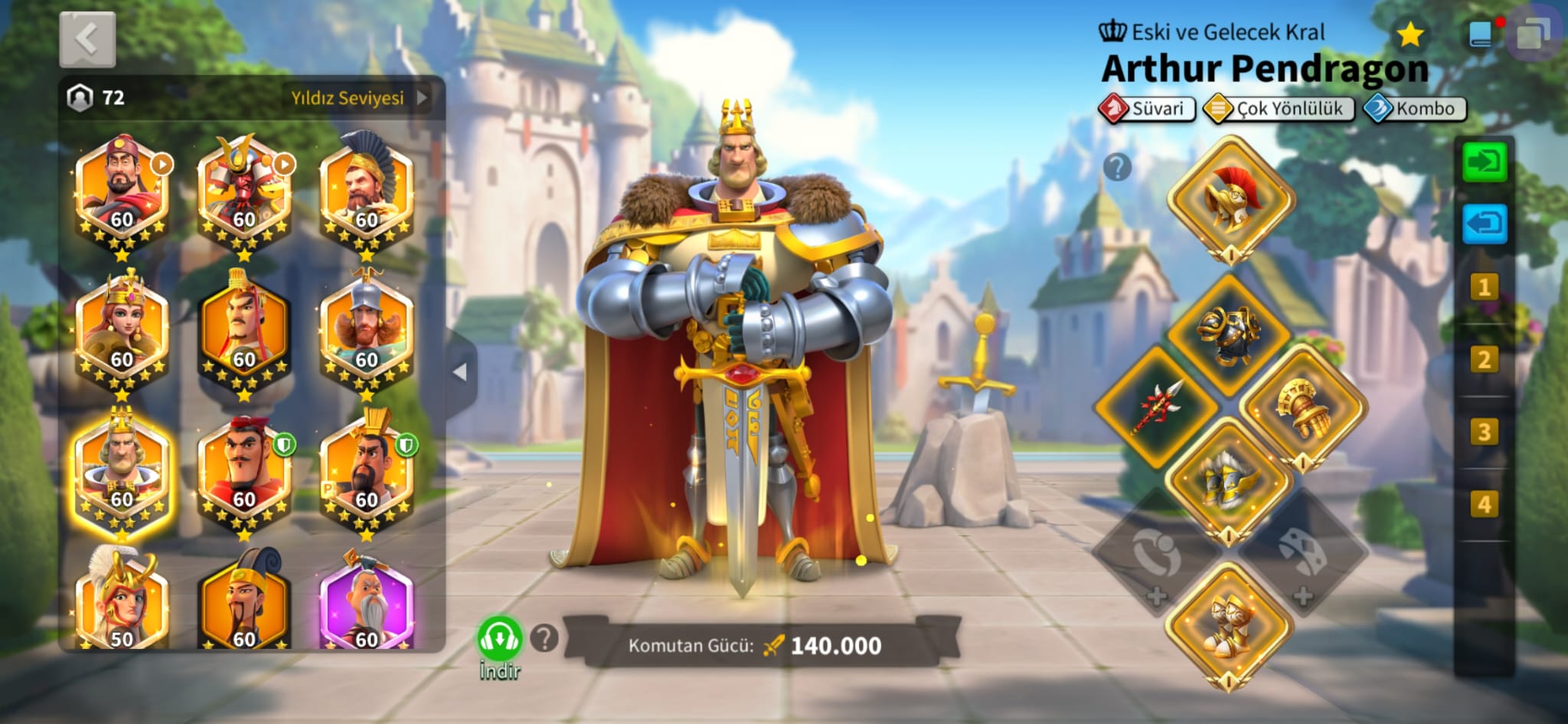Open the equipment help question mark
1568x724 pixels.
1117,166
